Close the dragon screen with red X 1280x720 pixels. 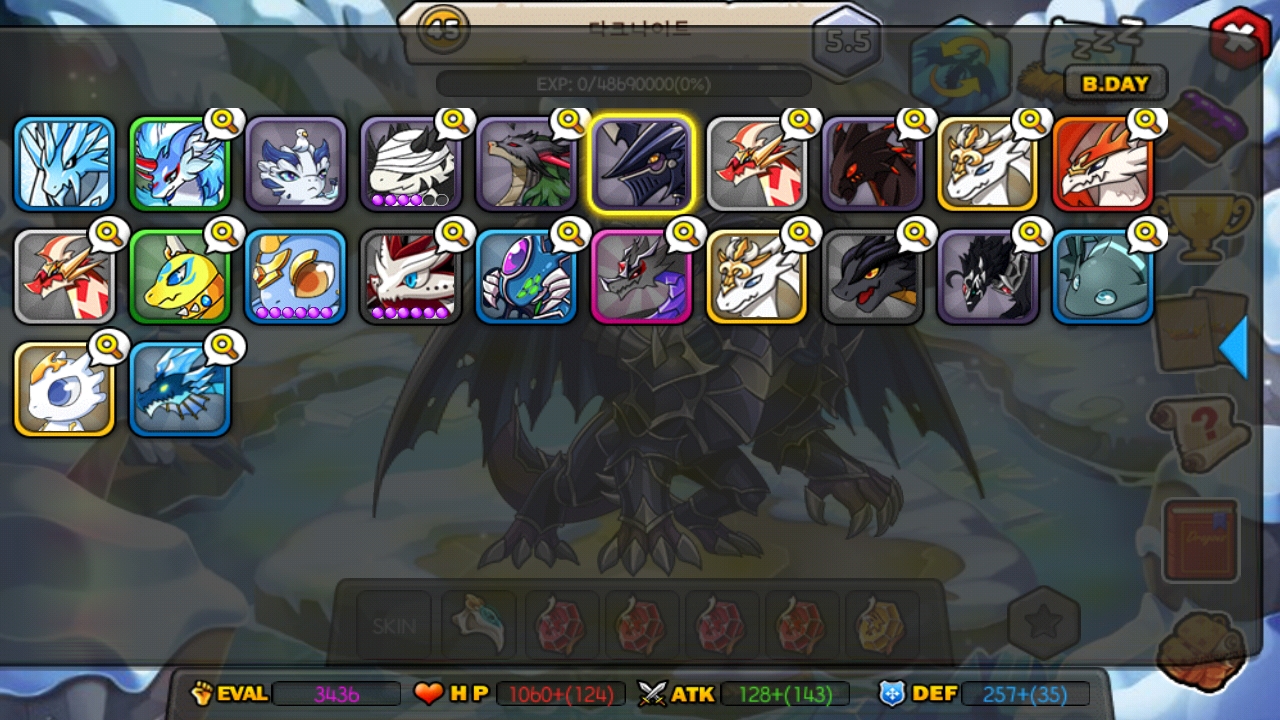point(1240,38)
